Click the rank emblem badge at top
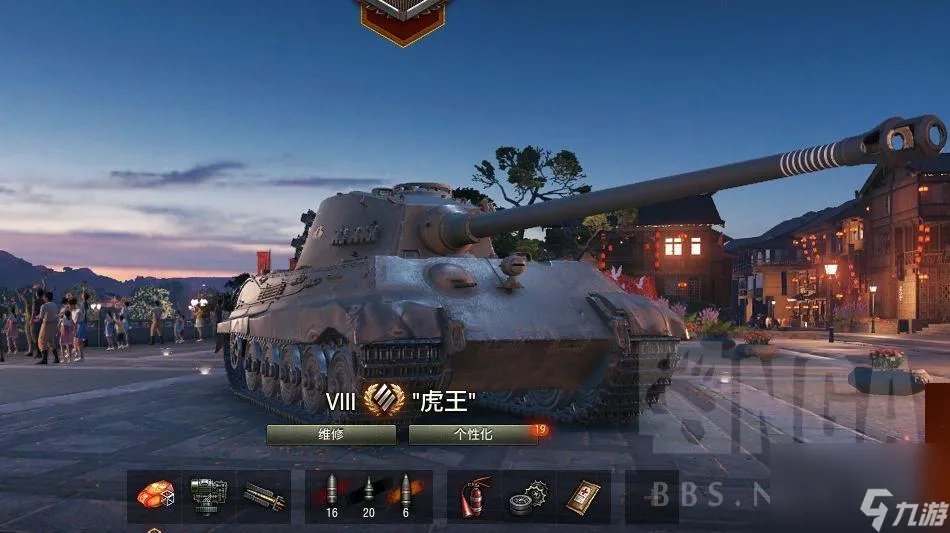This screenshot has width=950, height=533. coord(403,18)
